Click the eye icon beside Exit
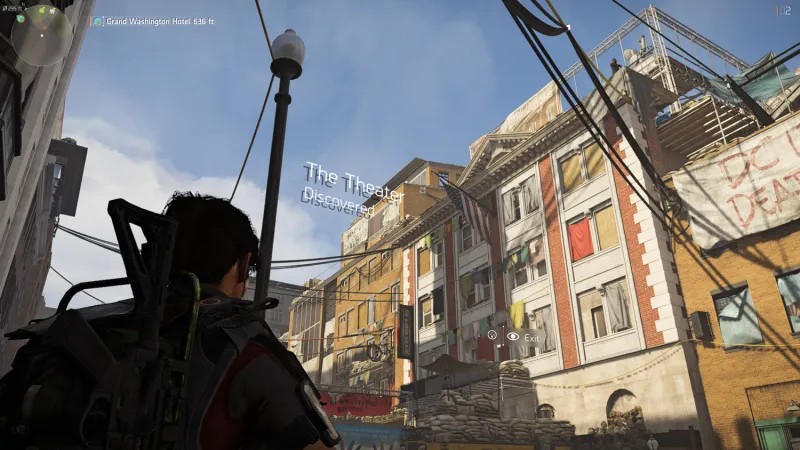The height and width of the screenshot is (450, 800). 513,337
